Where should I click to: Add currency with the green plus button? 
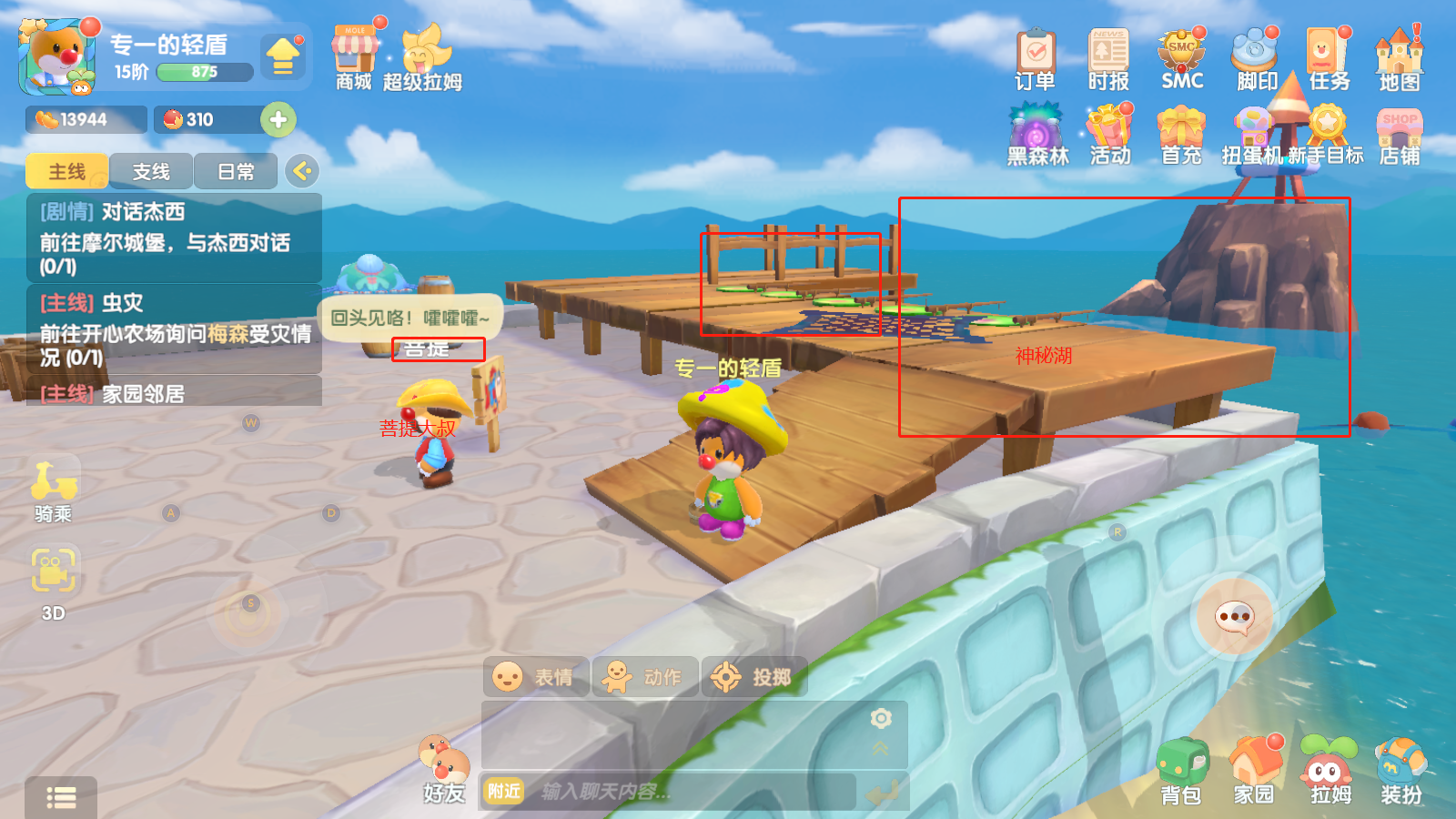[x=278, y=119]
